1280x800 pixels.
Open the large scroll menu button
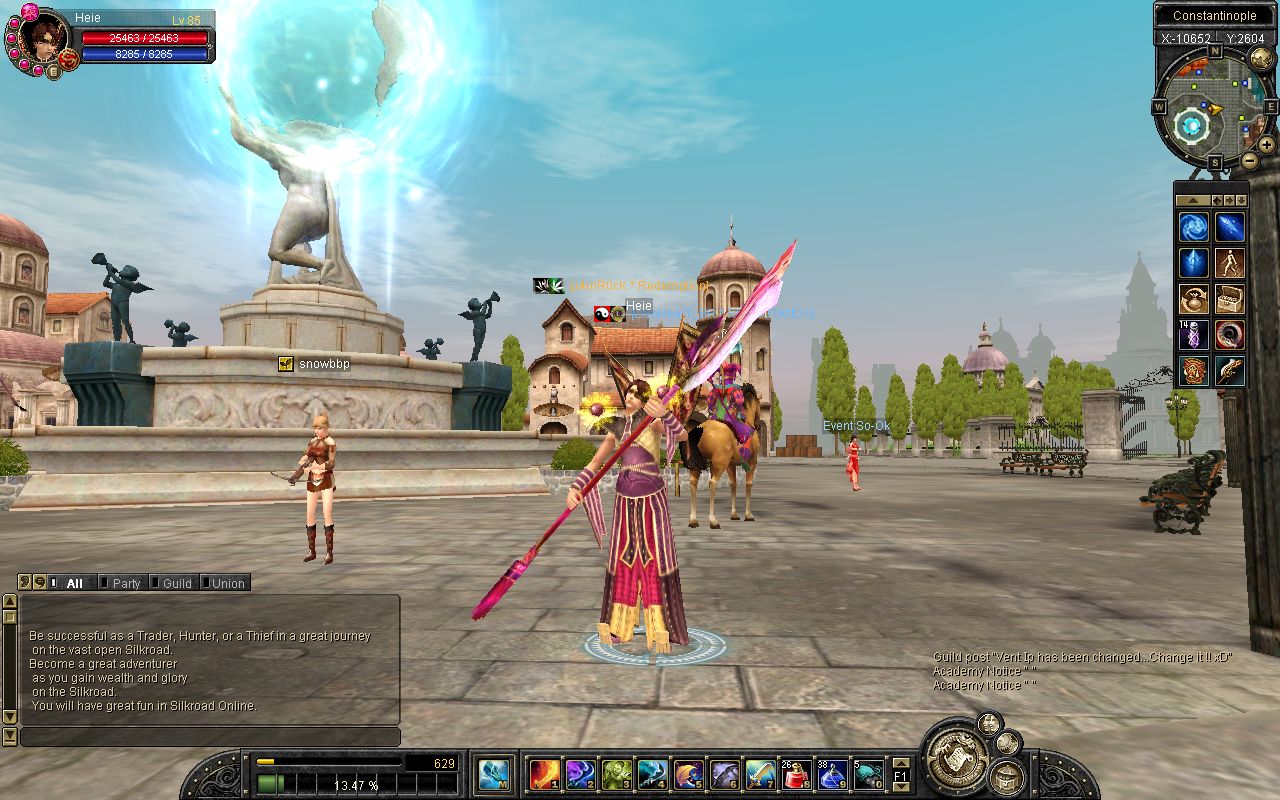(953, 757)
